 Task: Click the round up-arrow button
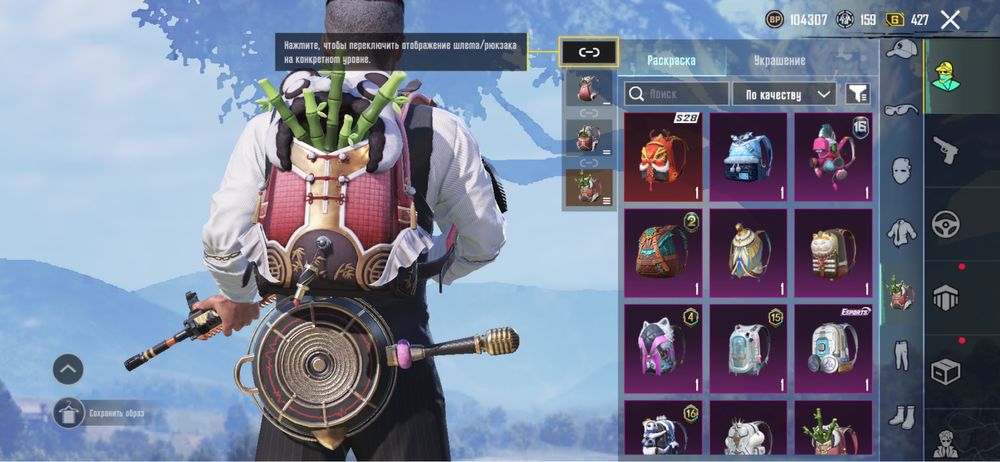(x=68, y=369)
